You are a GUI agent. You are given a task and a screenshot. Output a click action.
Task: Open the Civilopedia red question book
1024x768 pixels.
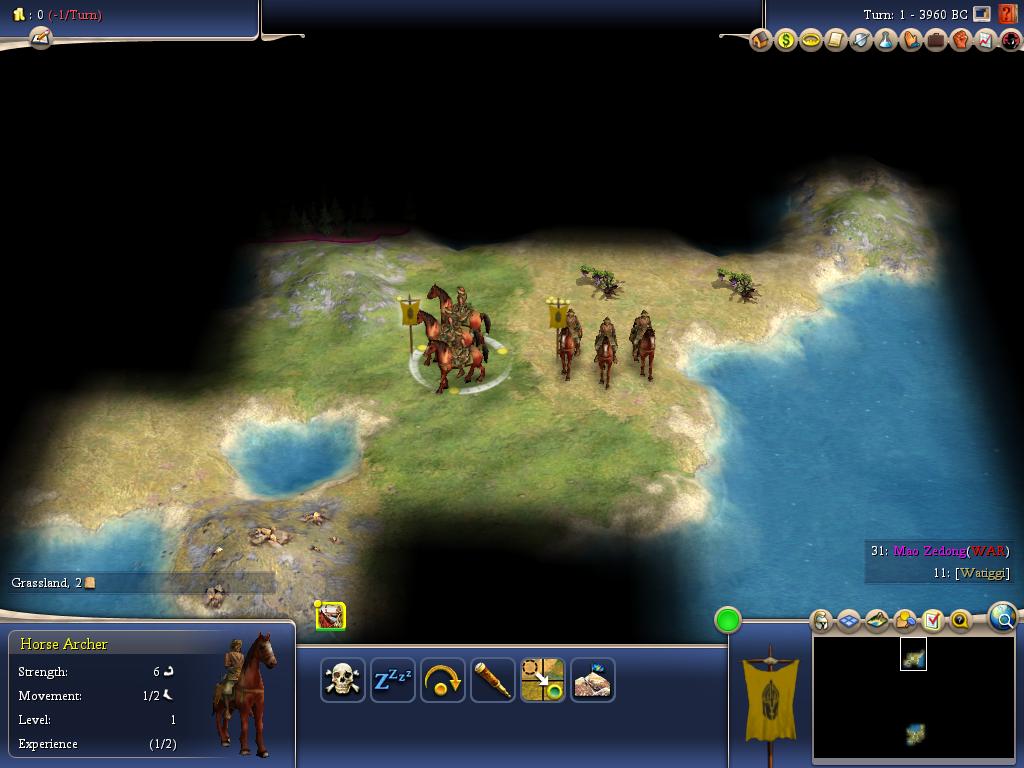coord(1007,14)
